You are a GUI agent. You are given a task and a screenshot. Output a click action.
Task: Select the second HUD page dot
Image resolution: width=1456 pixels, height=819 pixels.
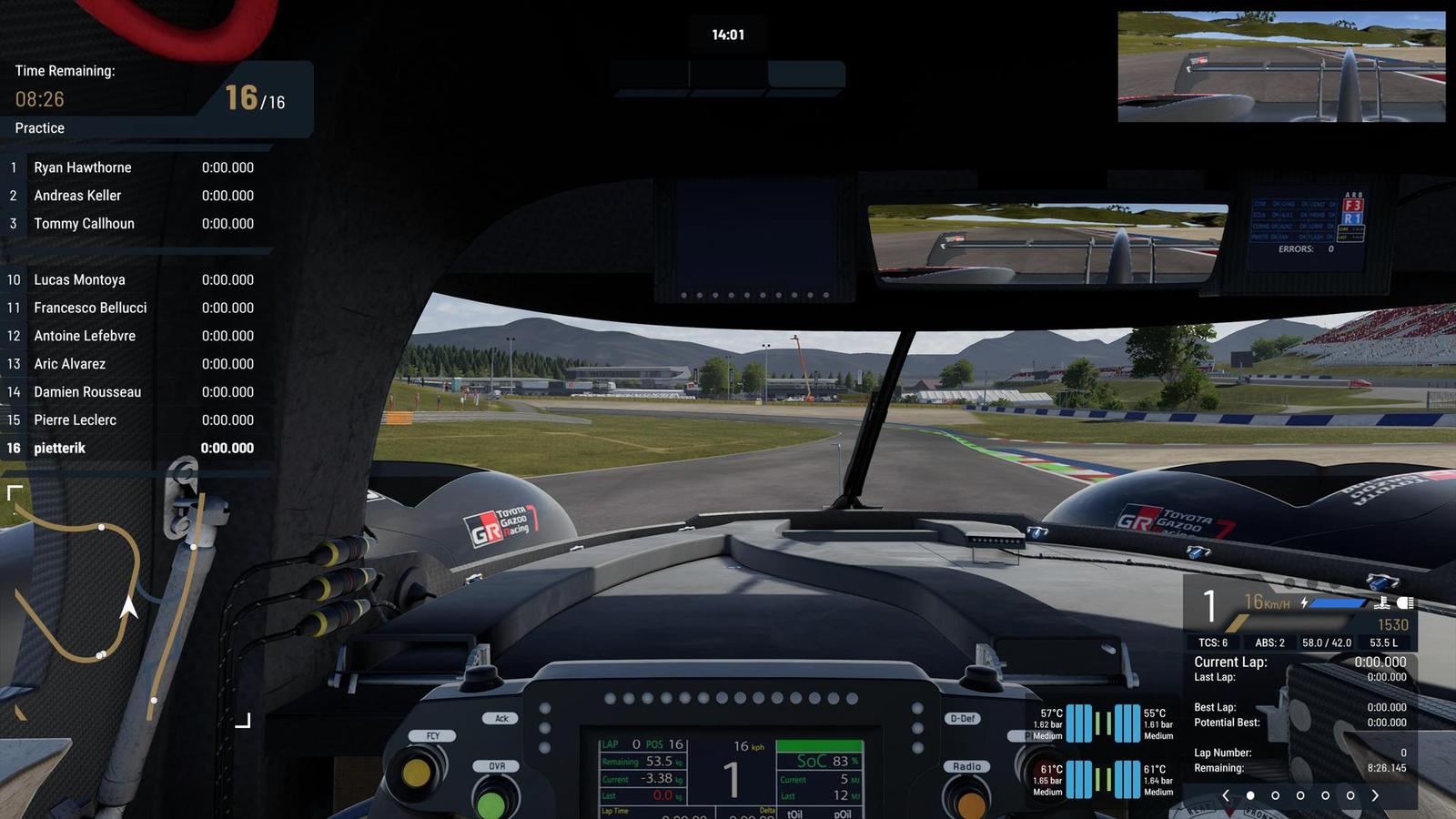(x=1275, y=795)
